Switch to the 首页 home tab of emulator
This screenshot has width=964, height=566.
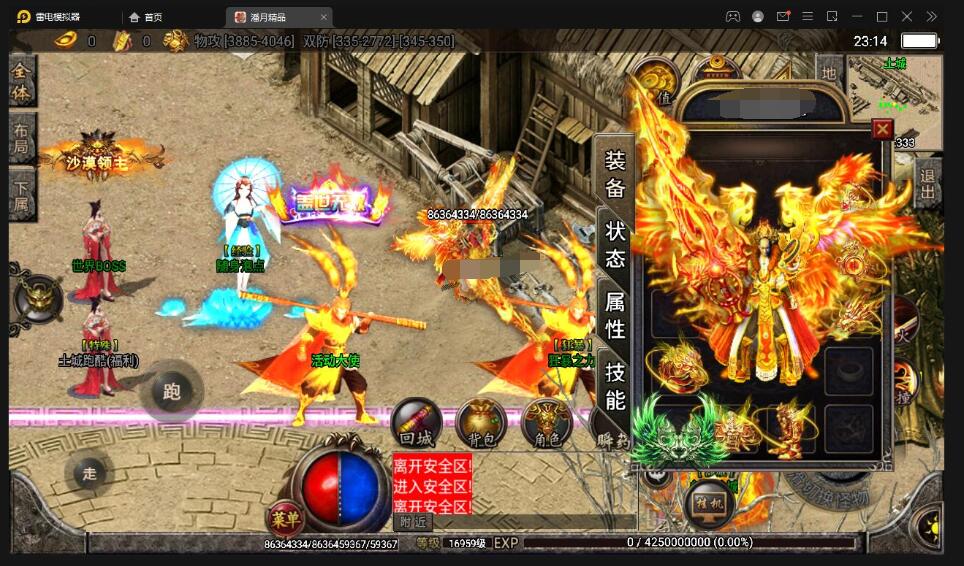146,17
